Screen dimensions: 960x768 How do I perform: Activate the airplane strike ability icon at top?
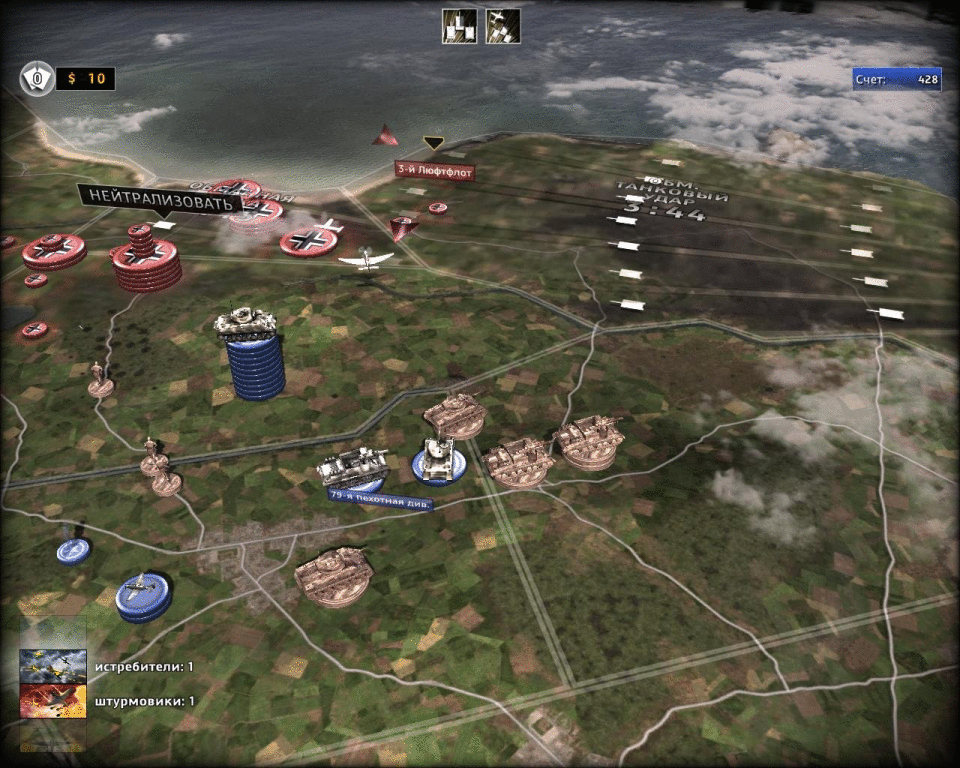coord(502,26)
